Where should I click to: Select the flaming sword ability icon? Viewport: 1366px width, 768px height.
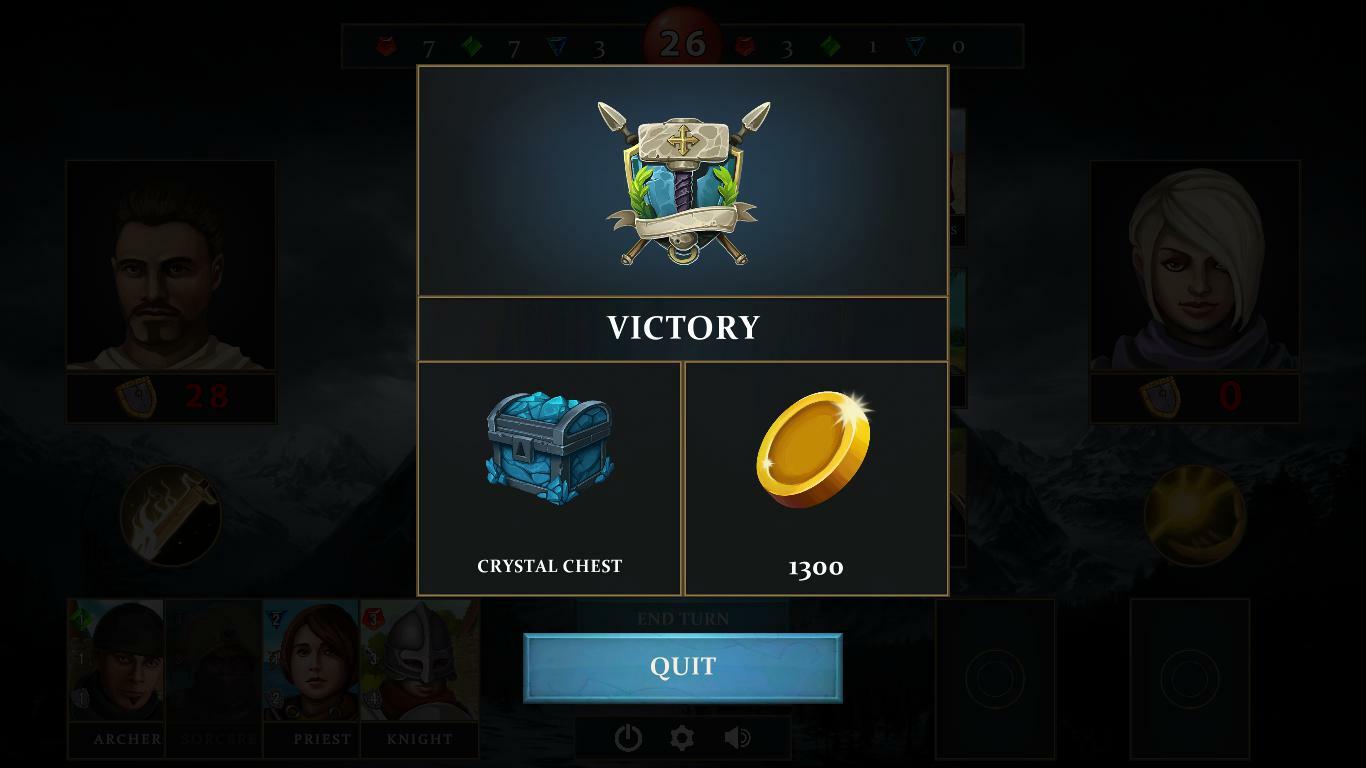[x=170, y=517]
